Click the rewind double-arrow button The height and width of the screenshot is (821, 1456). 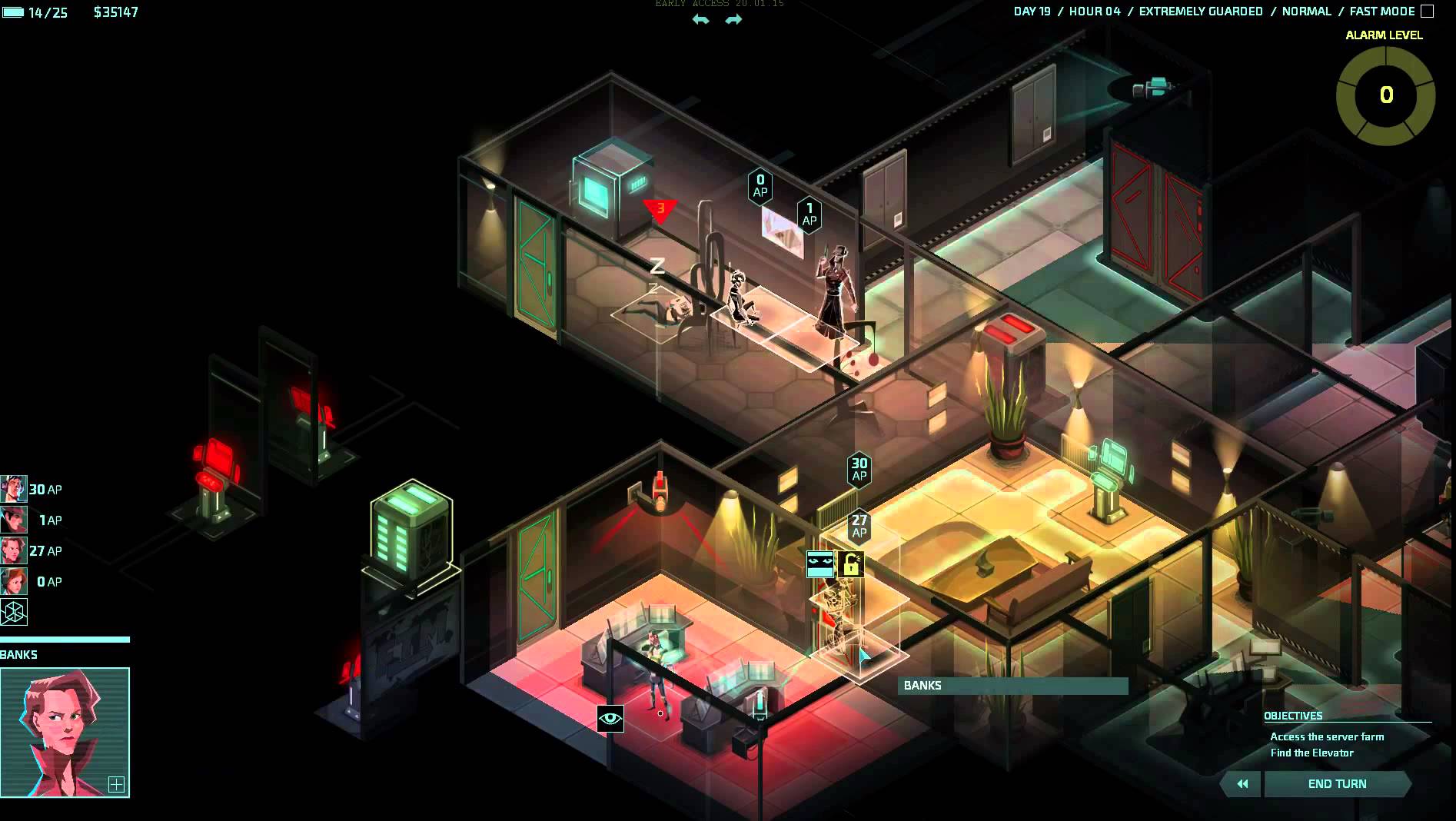click(x=1242, y=783)
